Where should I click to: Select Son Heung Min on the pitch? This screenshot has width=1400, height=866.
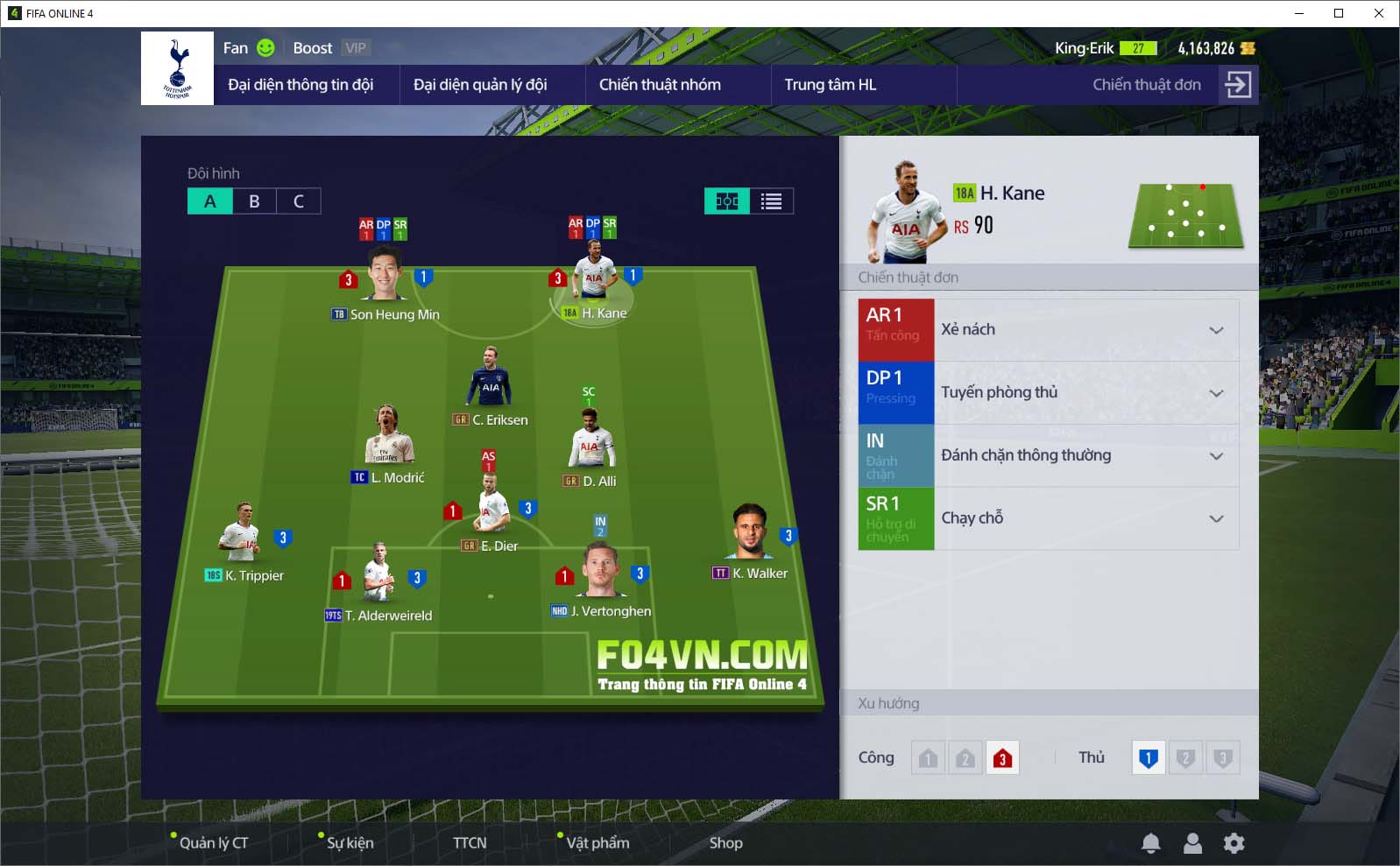tap(385, 276)
